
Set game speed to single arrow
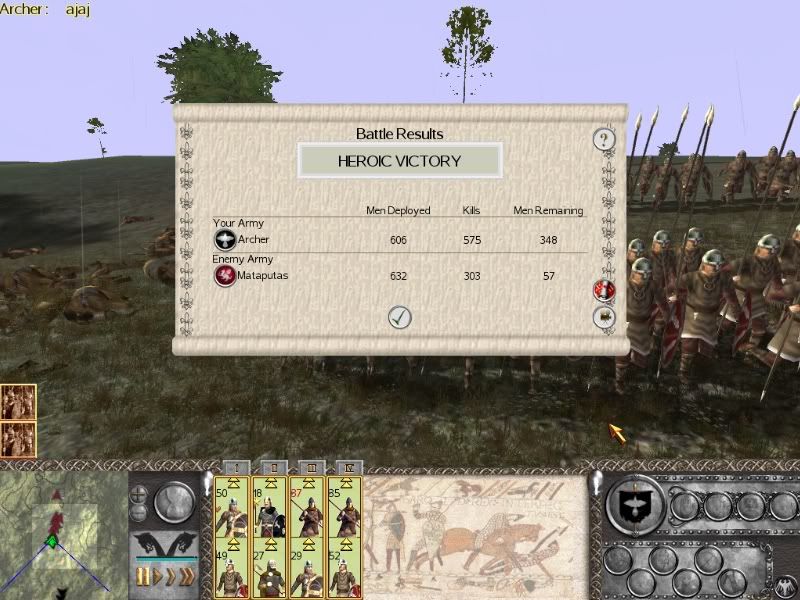(x=156, y=577)
